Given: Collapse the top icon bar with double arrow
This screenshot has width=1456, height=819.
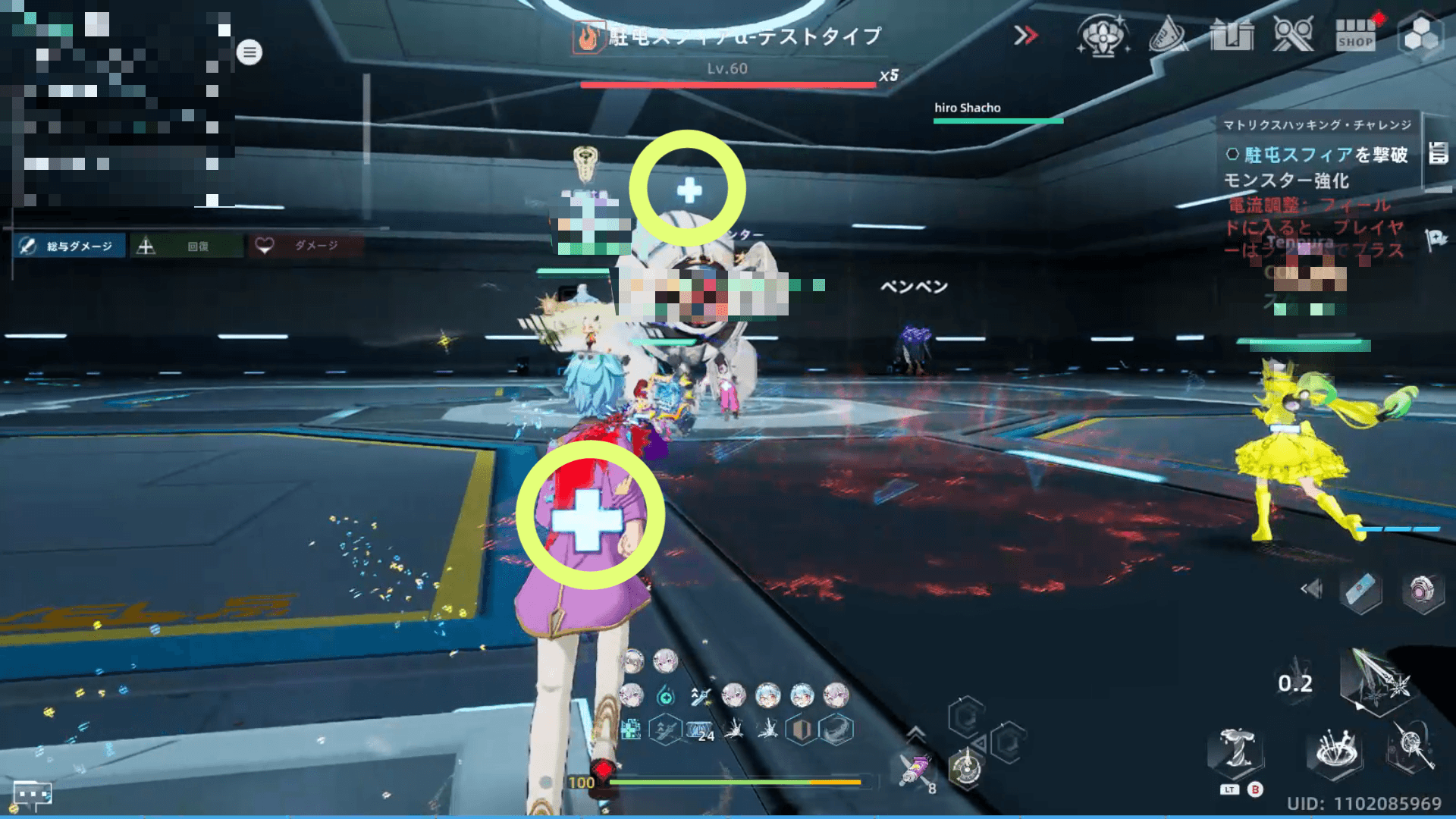Looking at the screenshot, I should pyautogui.click(x=1025, y=36).
